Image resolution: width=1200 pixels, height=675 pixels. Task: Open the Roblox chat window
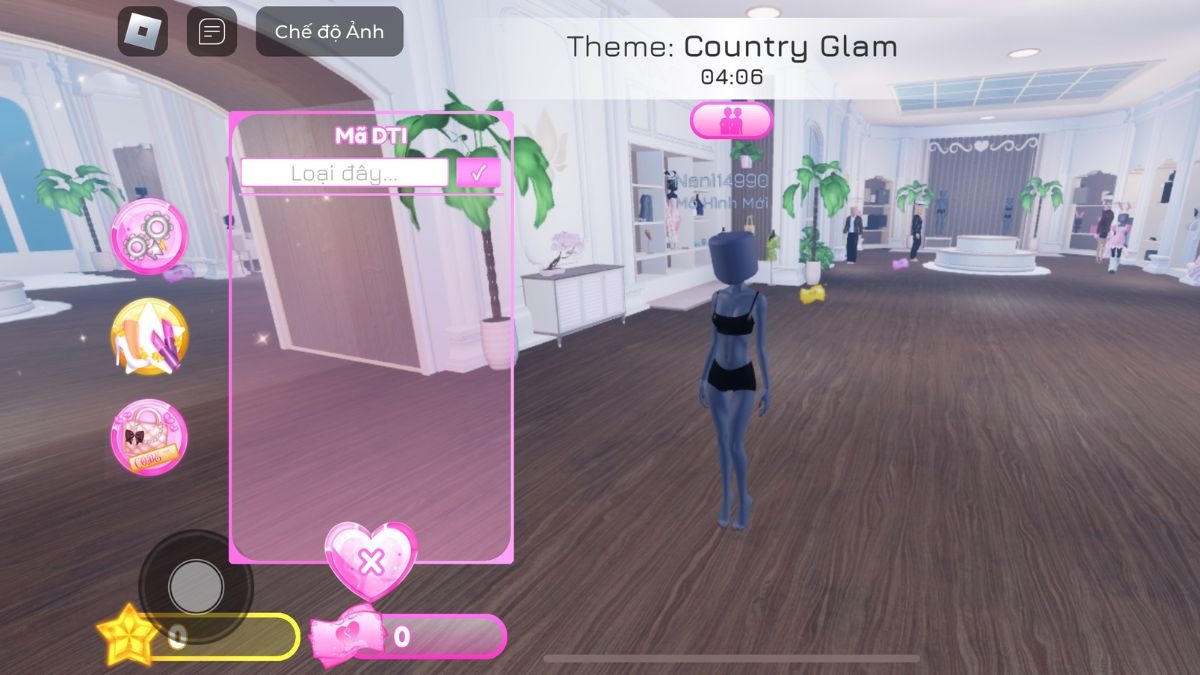pos(212,32)
